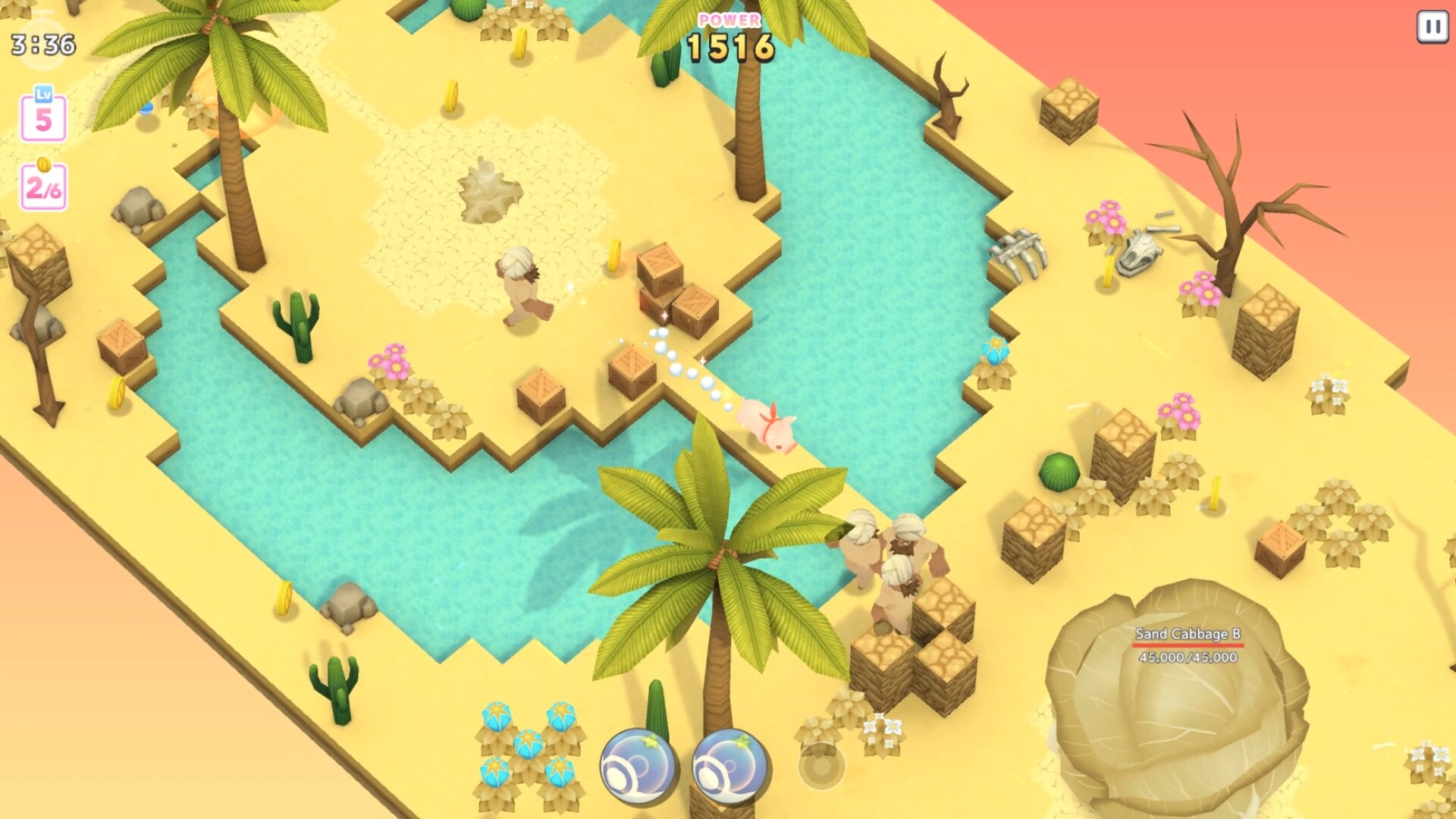1456x819 pixels.
Task: Click the left bubble skill button
Action: [639, 764]
